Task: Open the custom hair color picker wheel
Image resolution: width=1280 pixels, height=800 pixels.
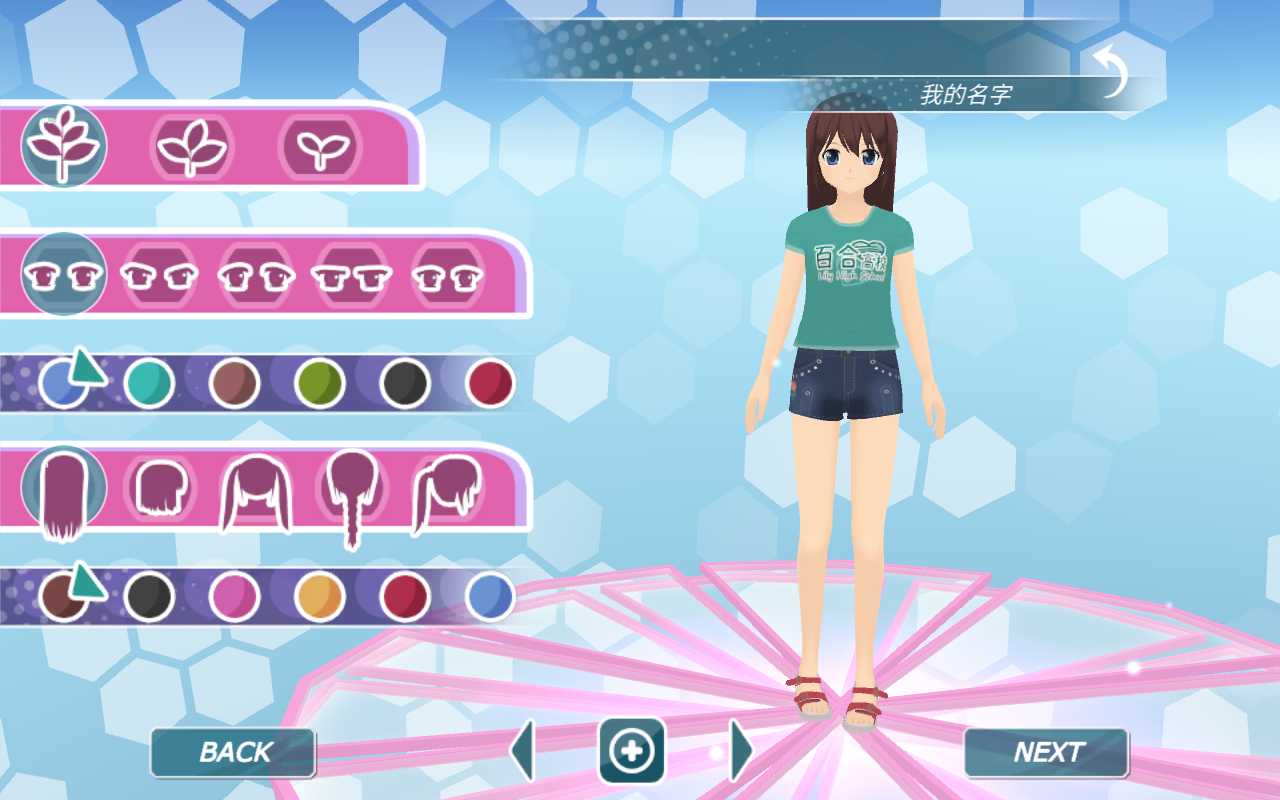Action: tap(62, 597)
